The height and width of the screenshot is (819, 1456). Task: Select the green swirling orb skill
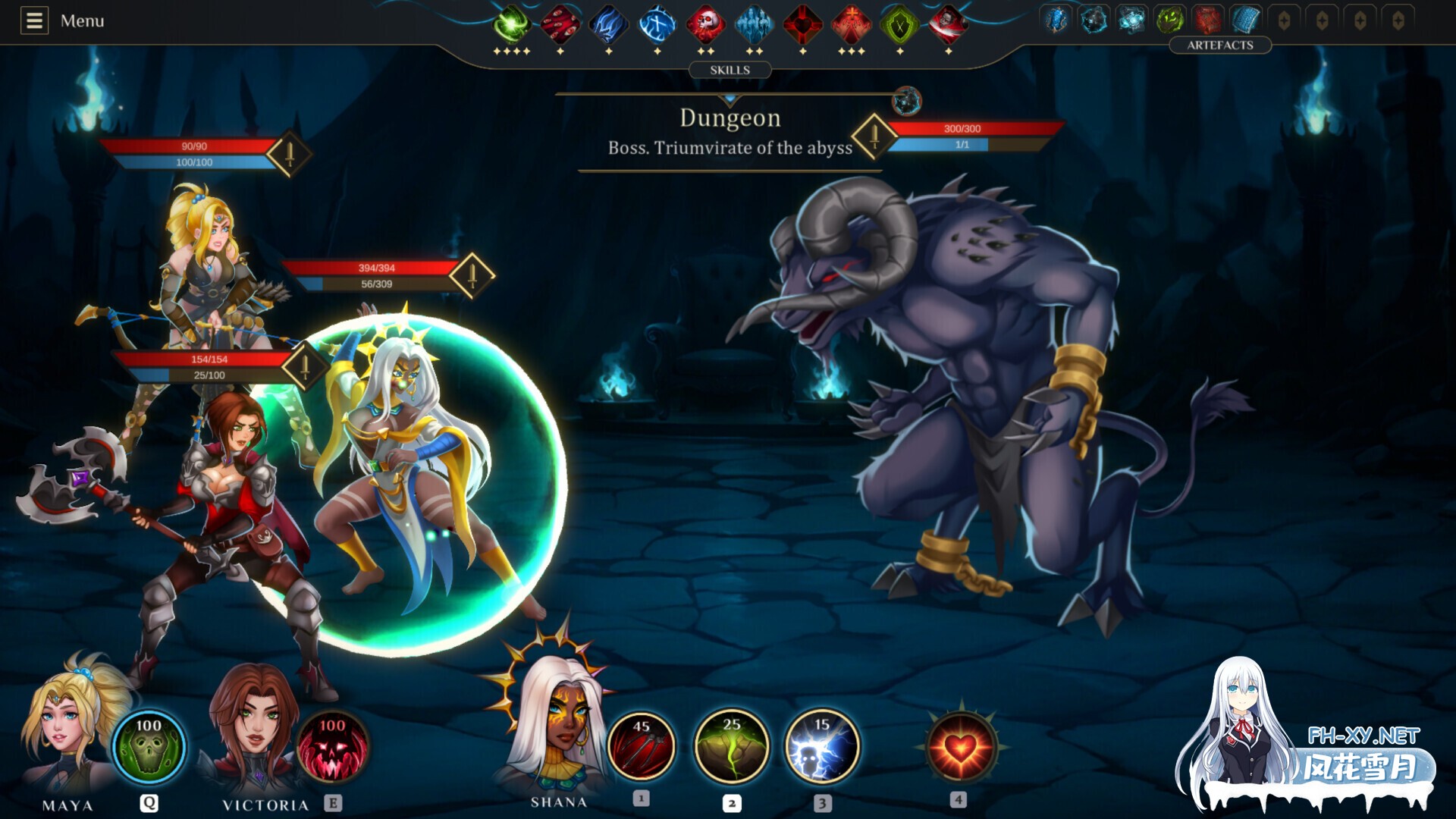point(512,24)
